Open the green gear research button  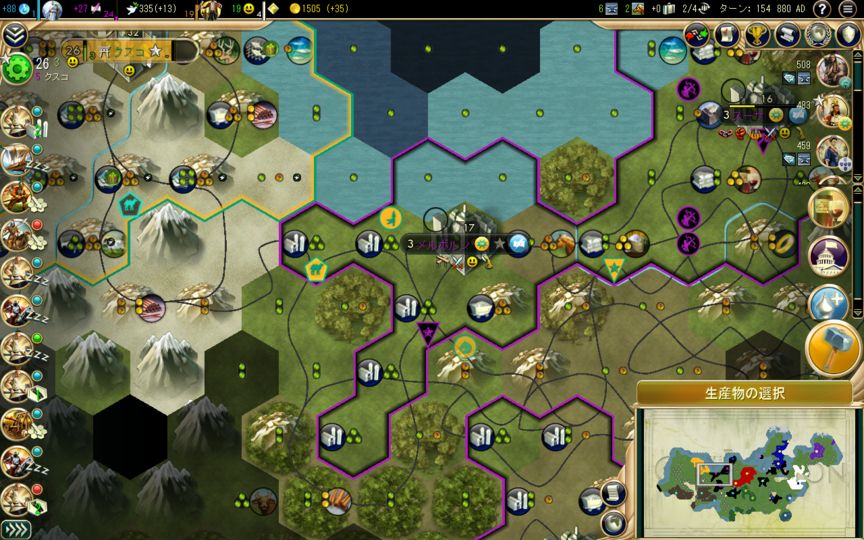[x=17, y=68]
